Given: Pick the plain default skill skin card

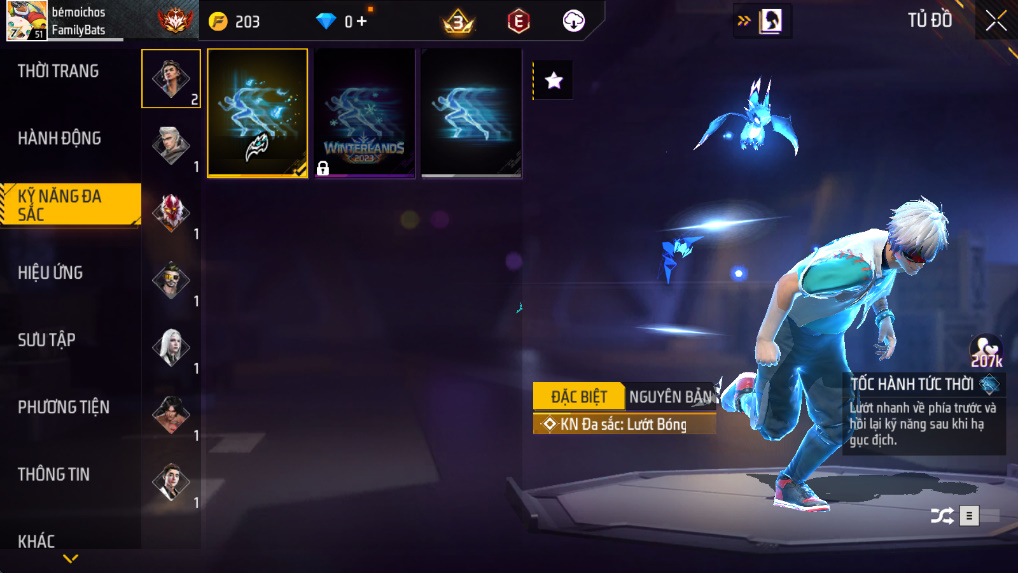Looking at the screenshot, I should 471,113.
